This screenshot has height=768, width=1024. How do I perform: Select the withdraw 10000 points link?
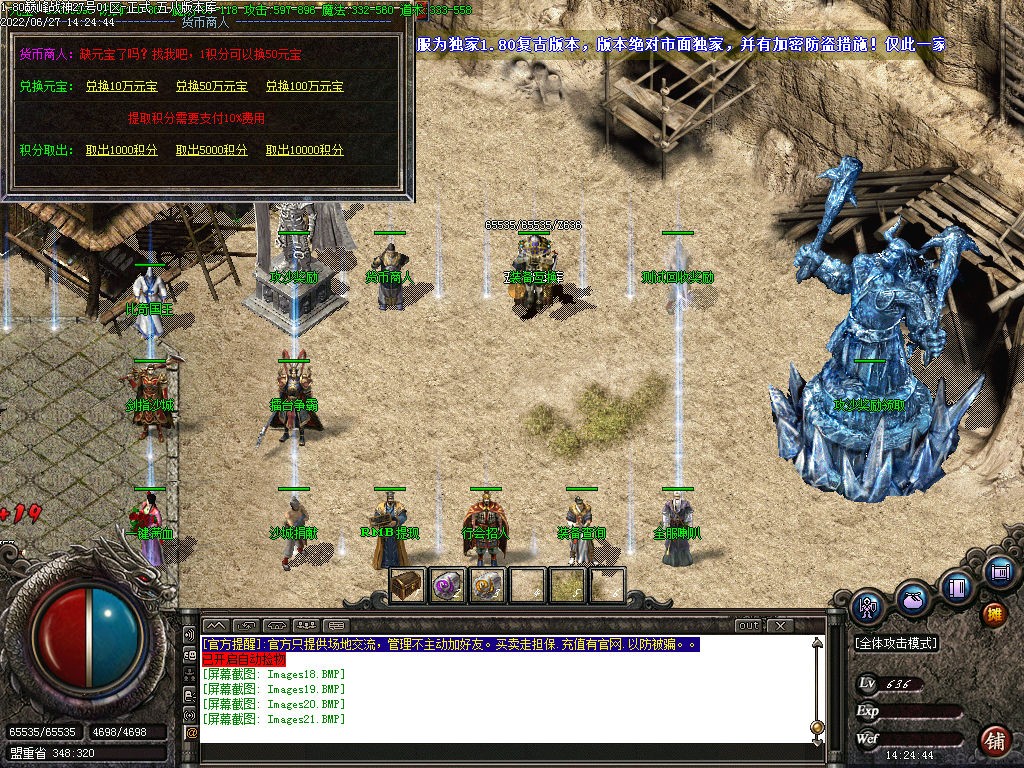coord(304,150)
